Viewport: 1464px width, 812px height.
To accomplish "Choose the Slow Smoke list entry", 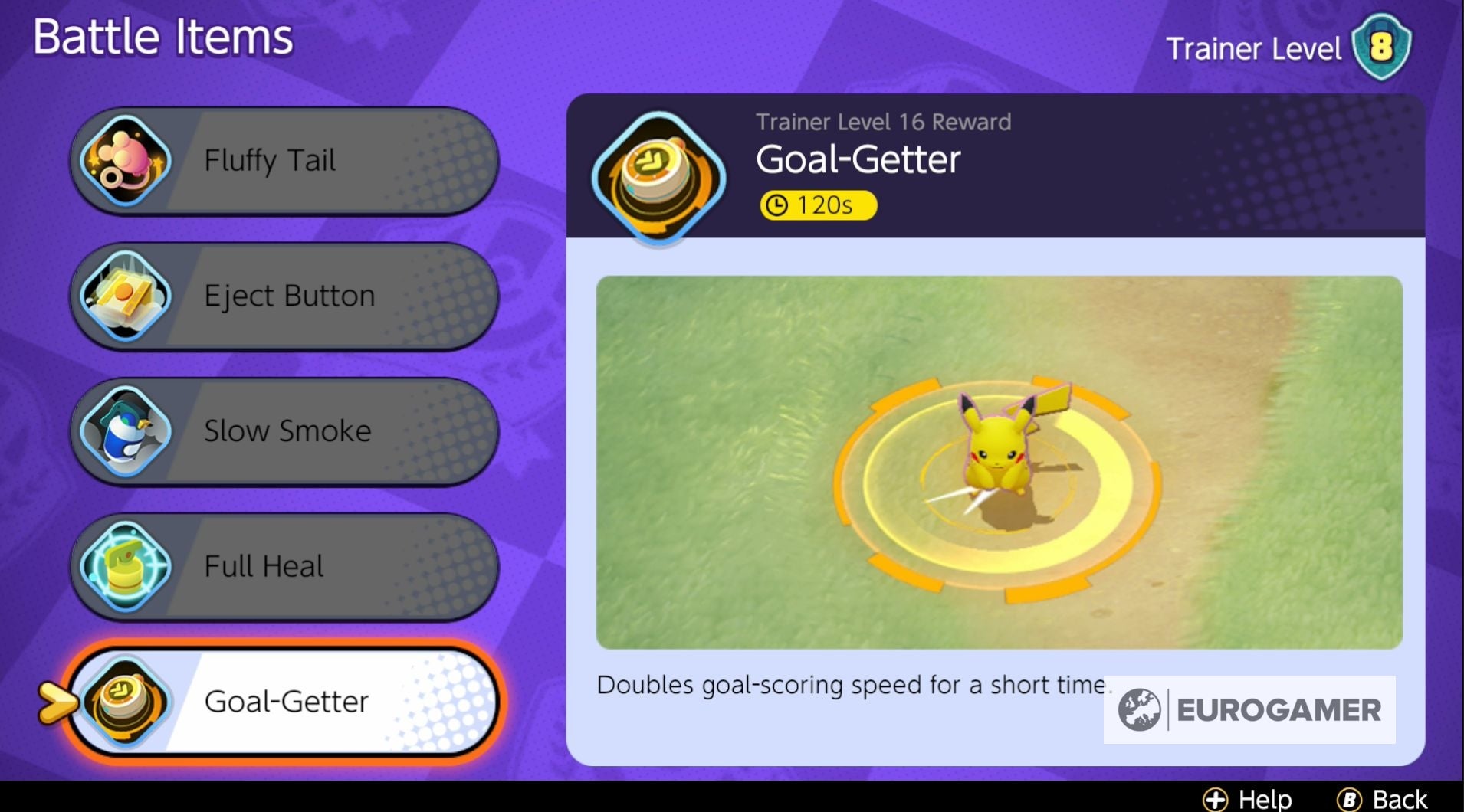I will [x=286, y=431].
